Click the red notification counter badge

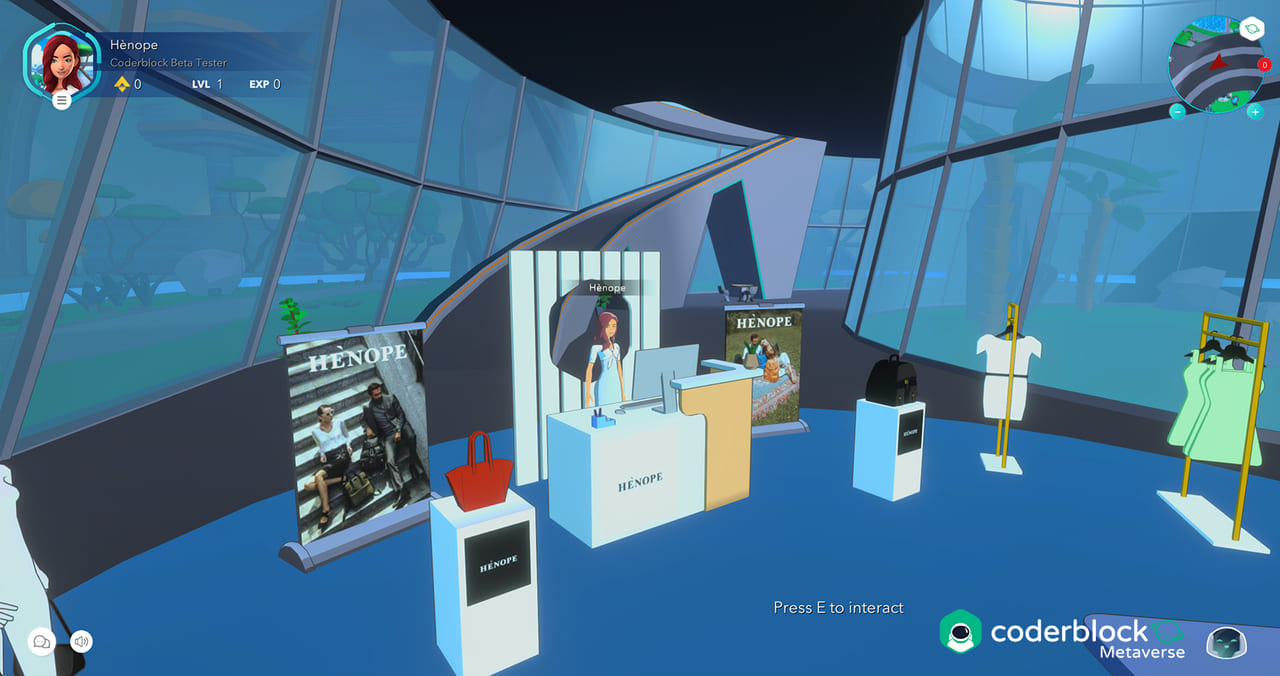point(1263,65)
